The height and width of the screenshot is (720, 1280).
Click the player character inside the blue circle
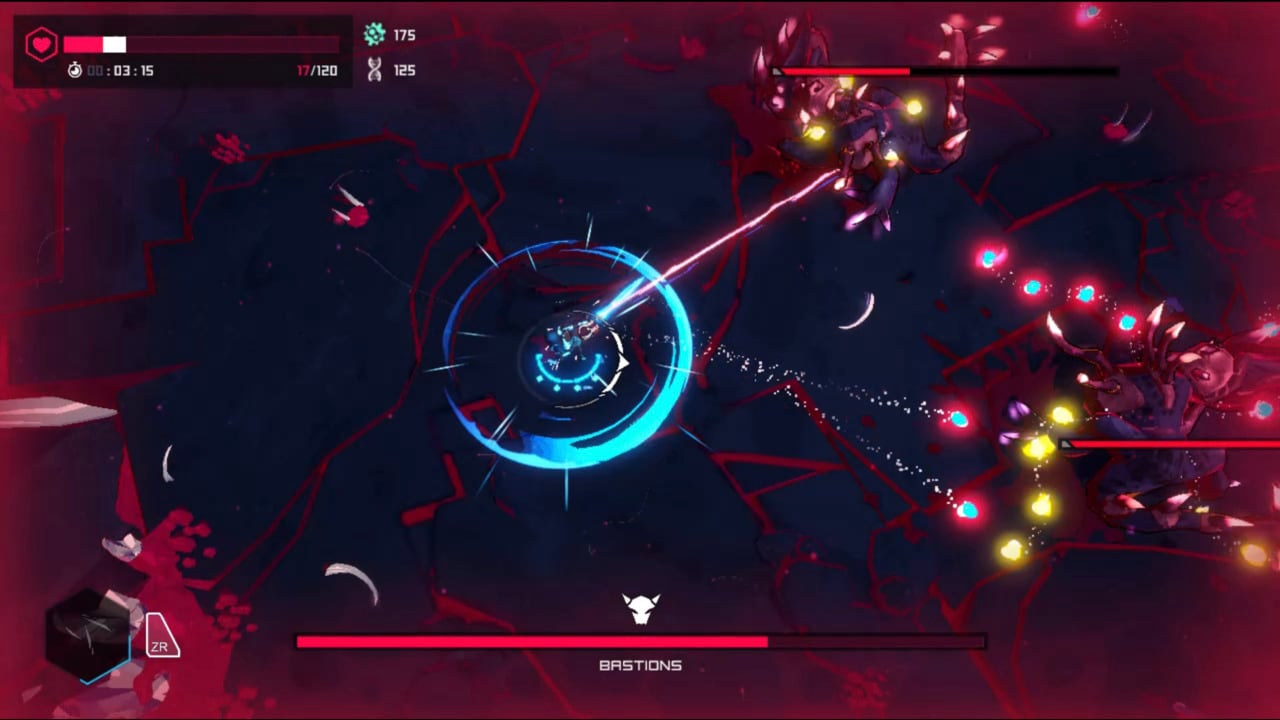pyautogui.click(x=570, y=340)
